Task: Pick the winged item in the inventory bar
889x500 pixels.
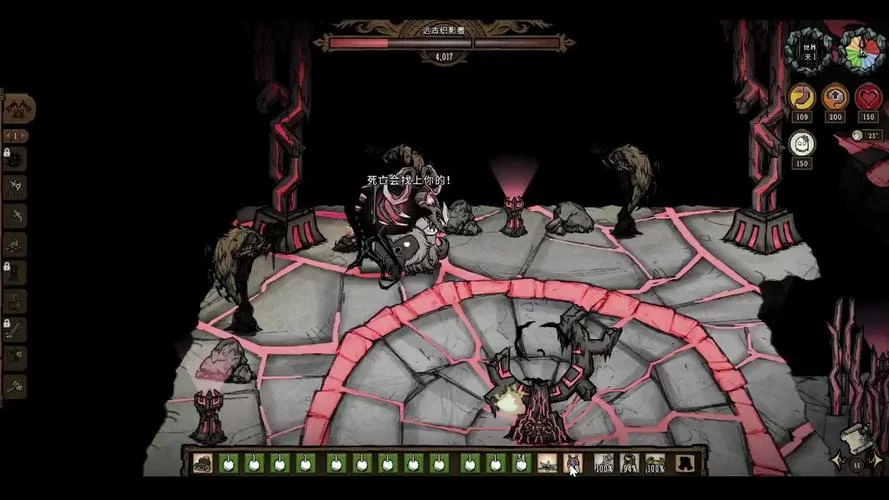Action: (x=547, y=463)
